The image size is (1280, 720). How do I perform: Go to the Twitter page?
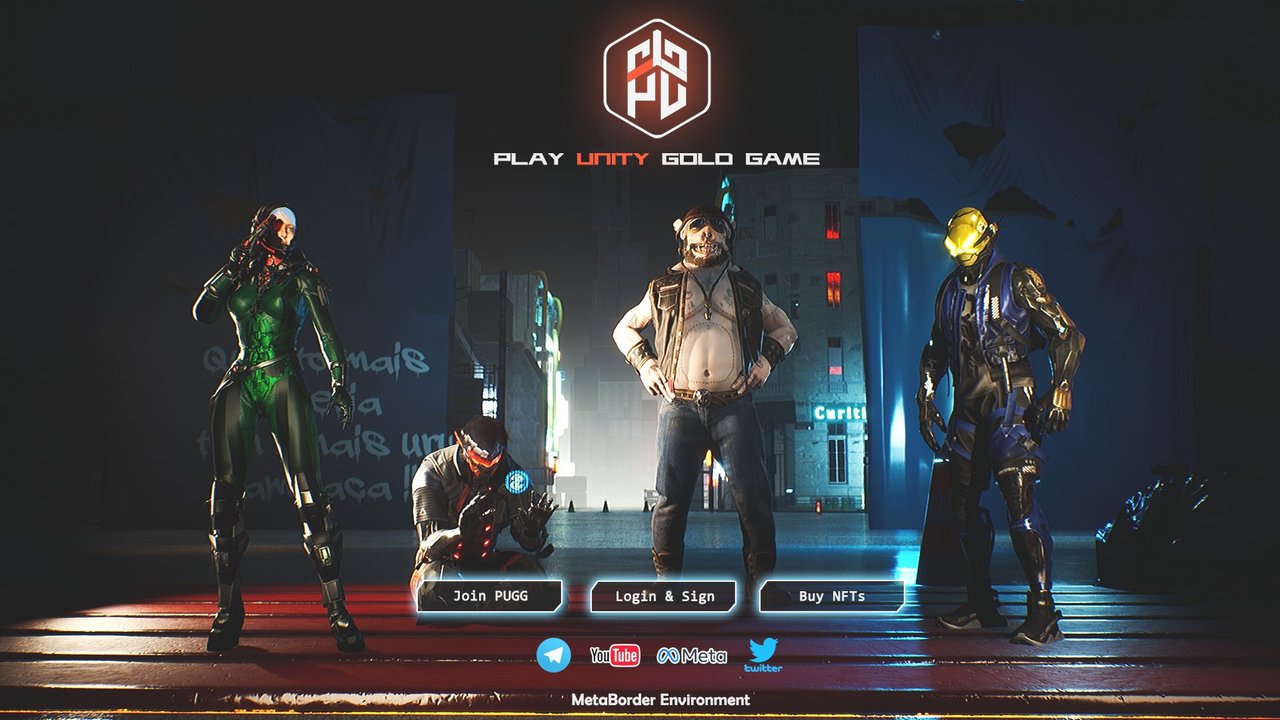tap(763, 655)
